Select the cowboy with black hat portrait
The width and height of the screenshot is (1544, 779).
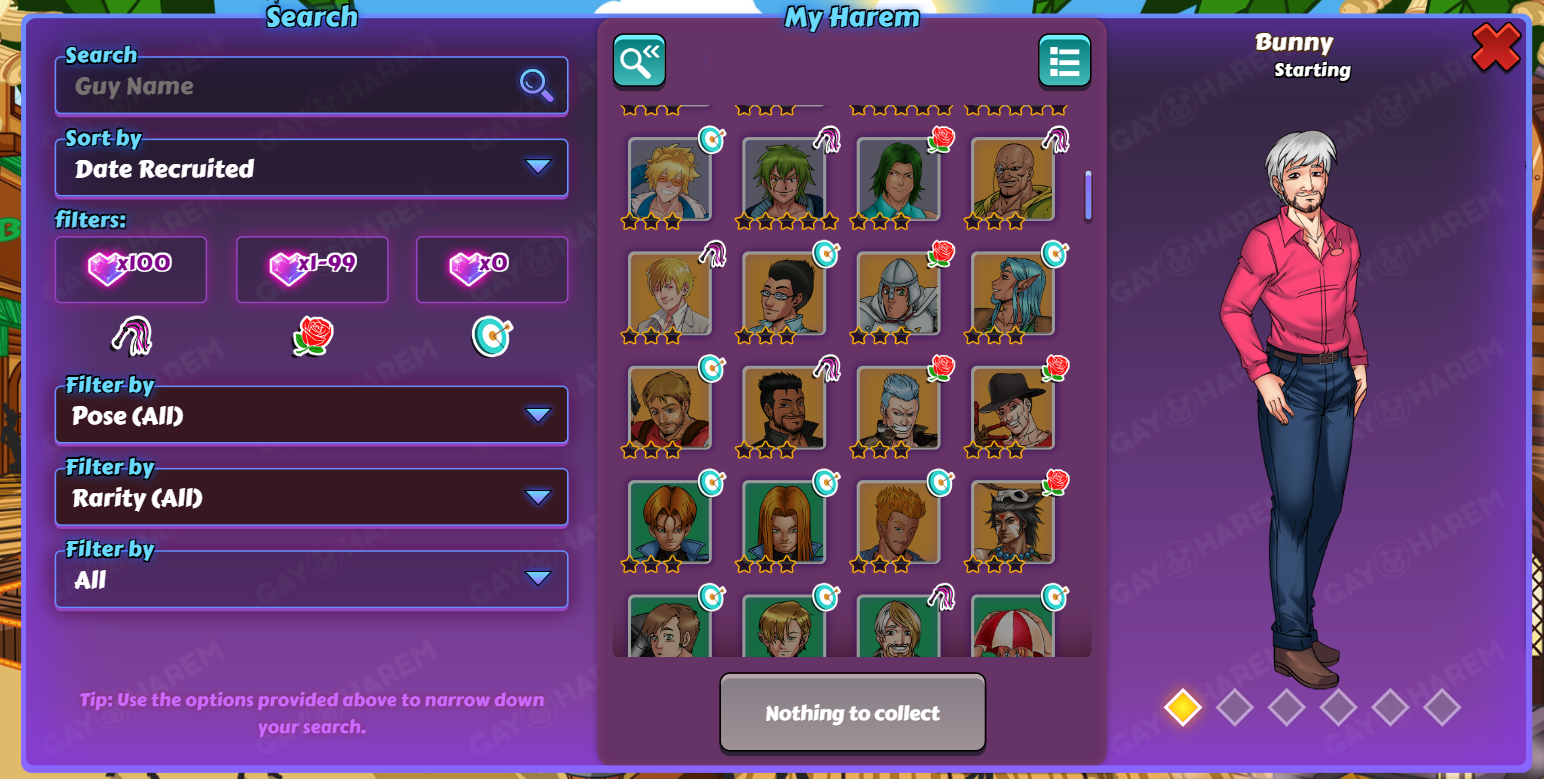click(x=1012, y=407)
